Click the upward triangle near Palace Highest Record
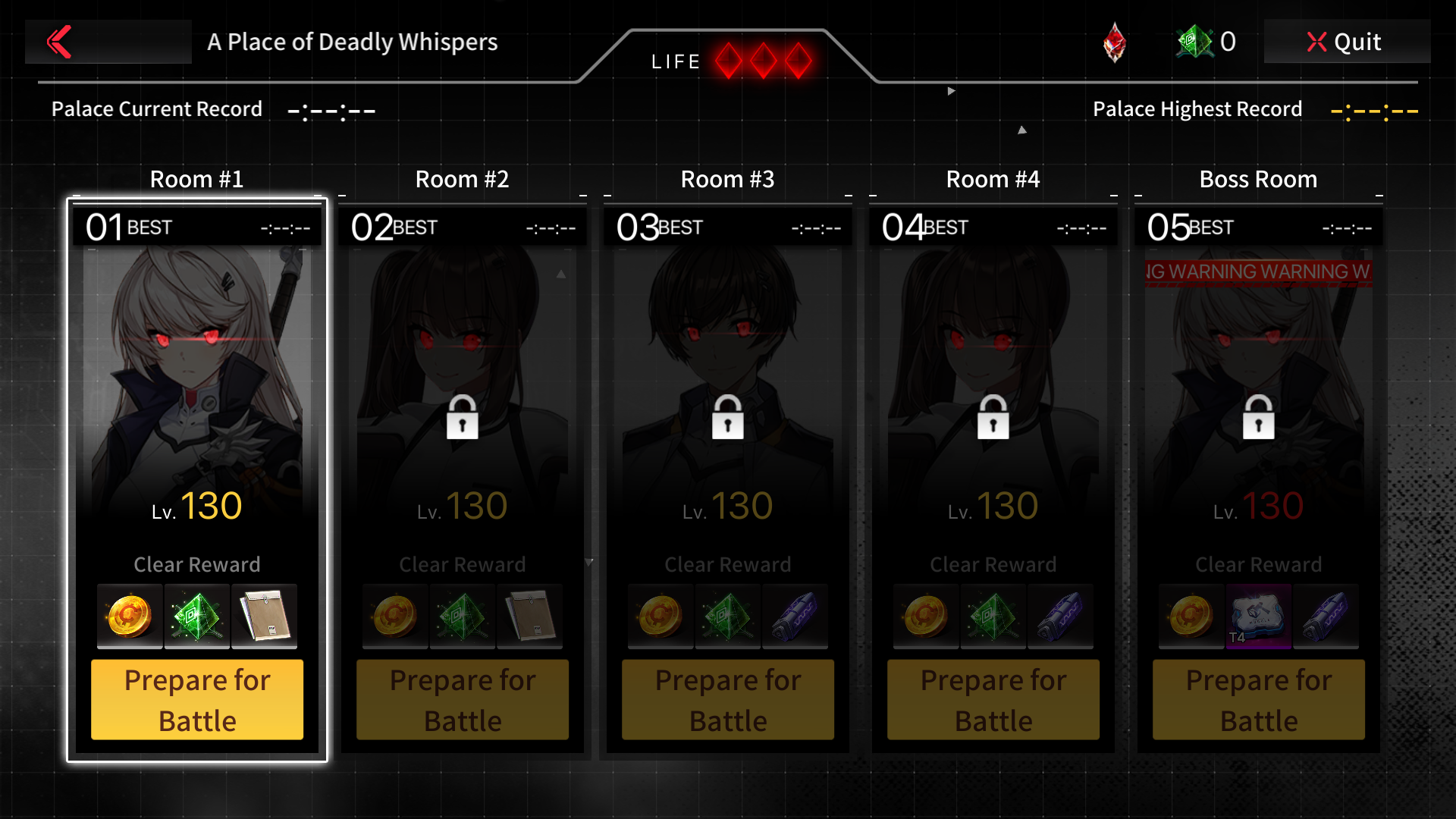 [1021, 130]
